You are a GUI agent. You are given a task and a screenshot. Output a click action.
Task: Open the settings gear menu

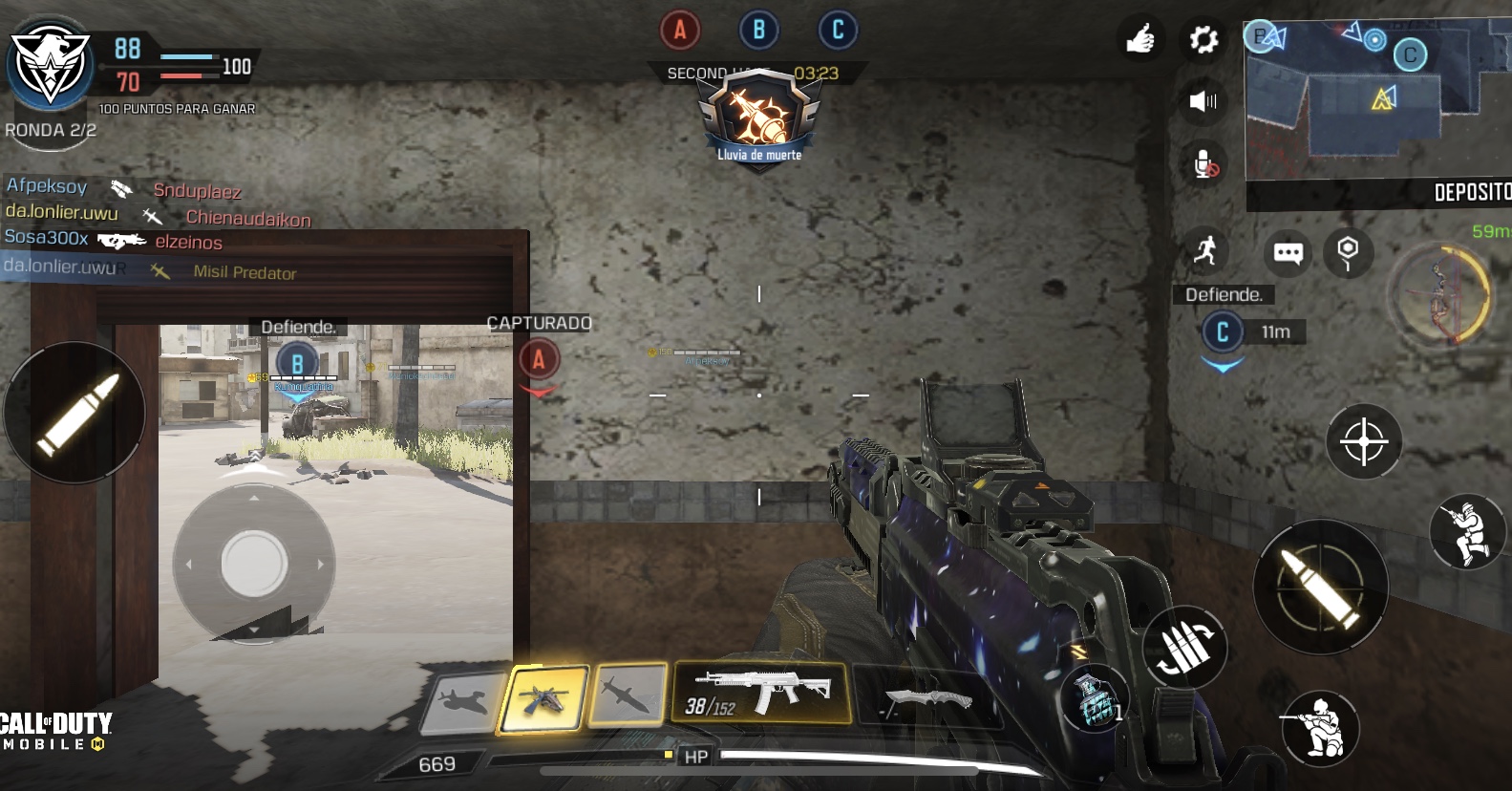(x=1203, y=40)
